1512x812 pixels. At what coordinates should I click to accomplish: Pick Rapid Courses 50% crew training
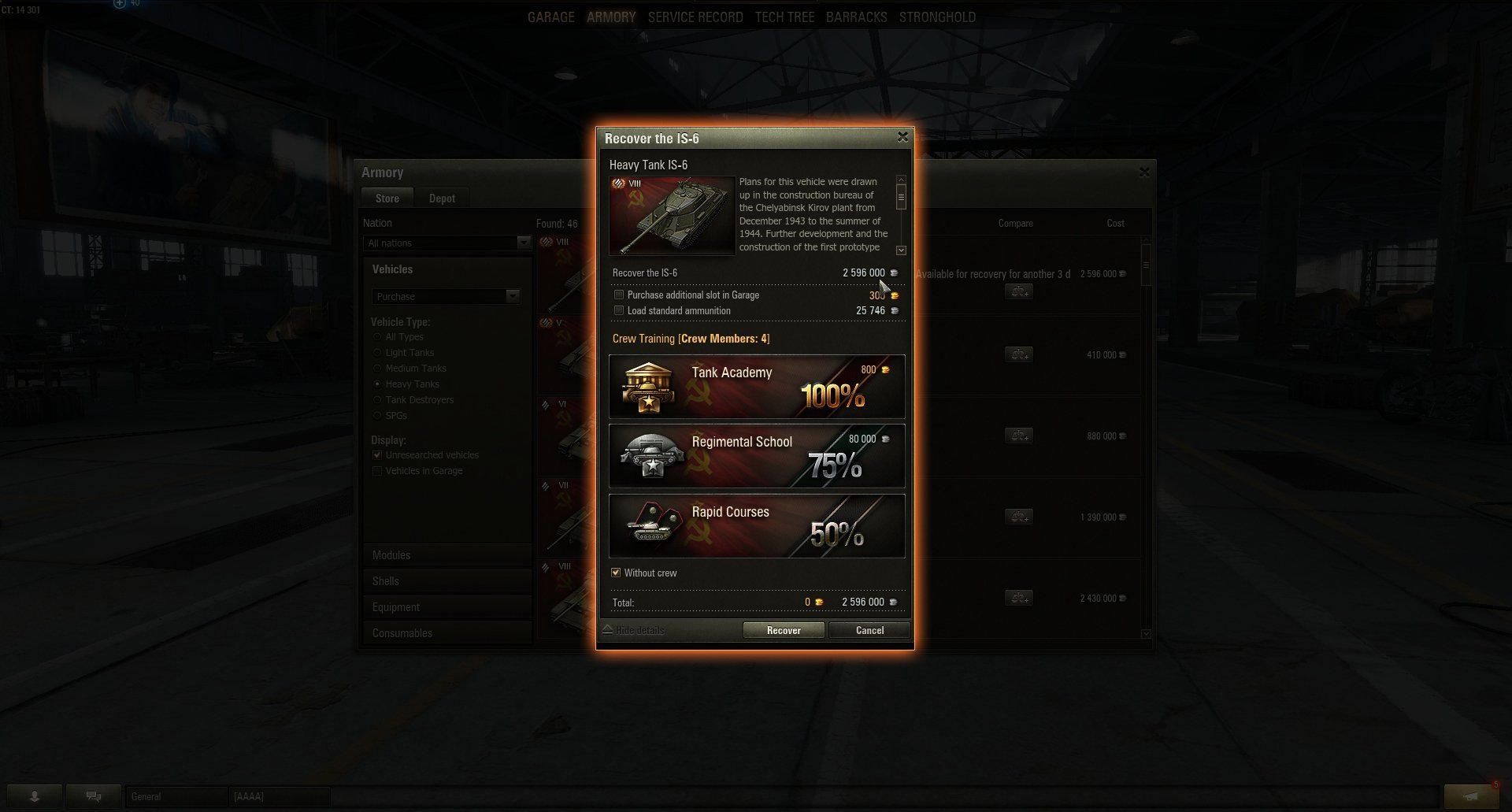[756, 525]
